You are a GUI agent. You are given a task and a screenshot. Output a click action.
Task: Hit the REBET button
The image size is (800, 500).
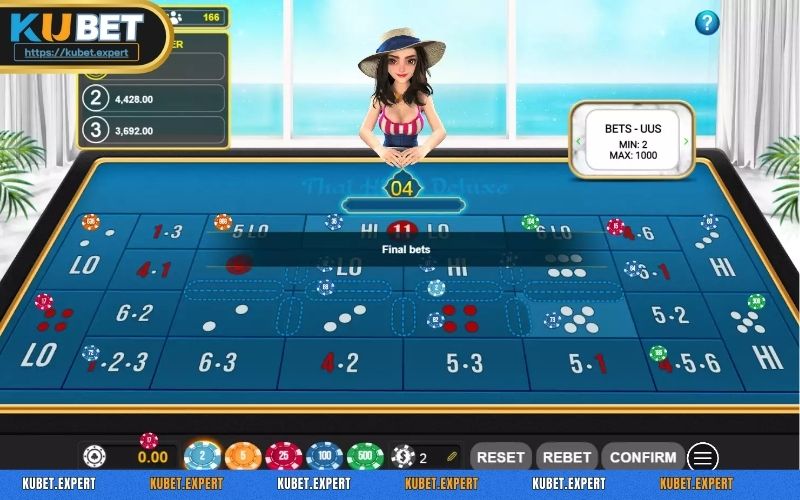click(x=567, y=457)
